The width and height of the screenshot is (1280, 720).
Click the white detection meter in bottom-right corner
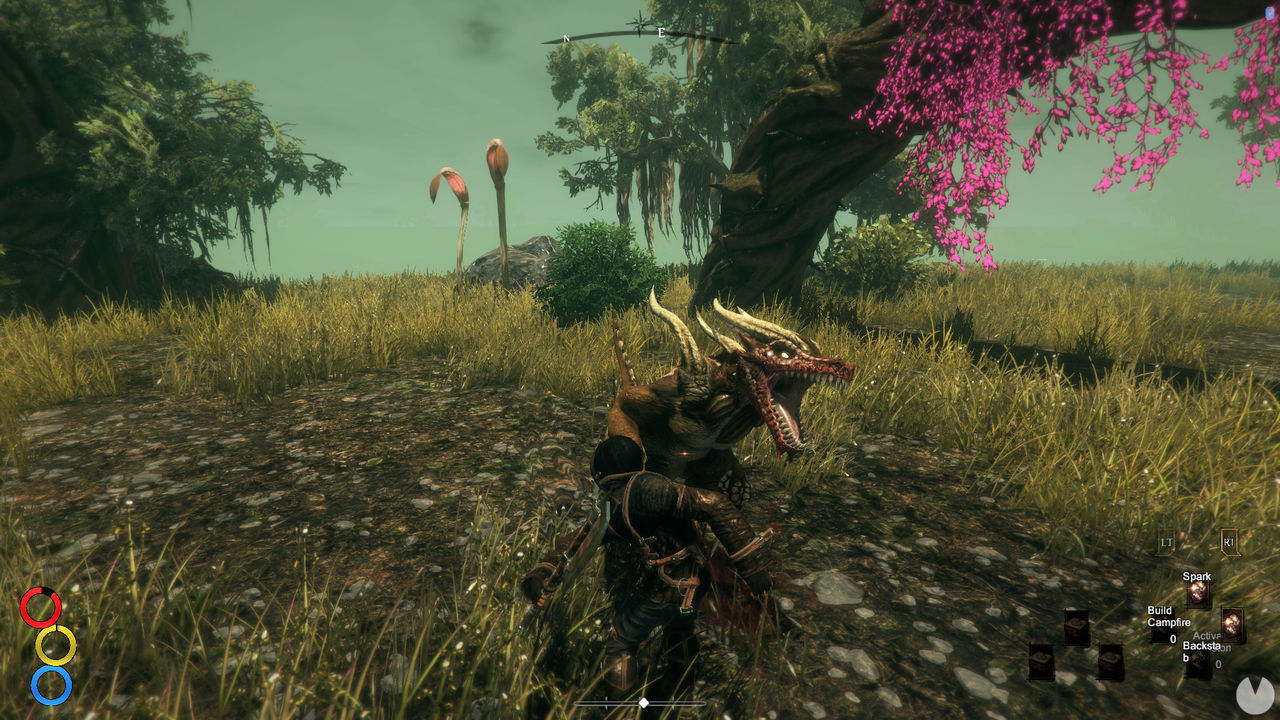click(1255, 694)
